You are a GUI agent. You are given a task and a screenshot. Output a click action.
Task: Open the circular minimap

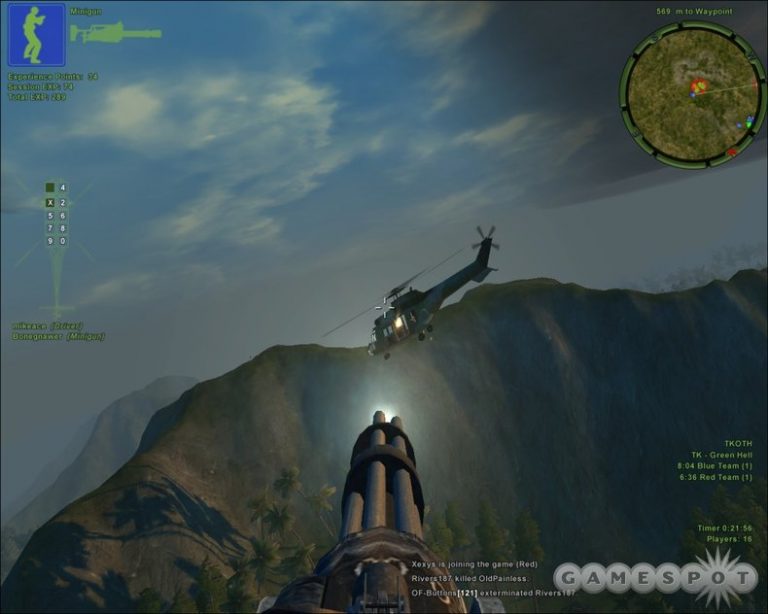tap(692, 94)
